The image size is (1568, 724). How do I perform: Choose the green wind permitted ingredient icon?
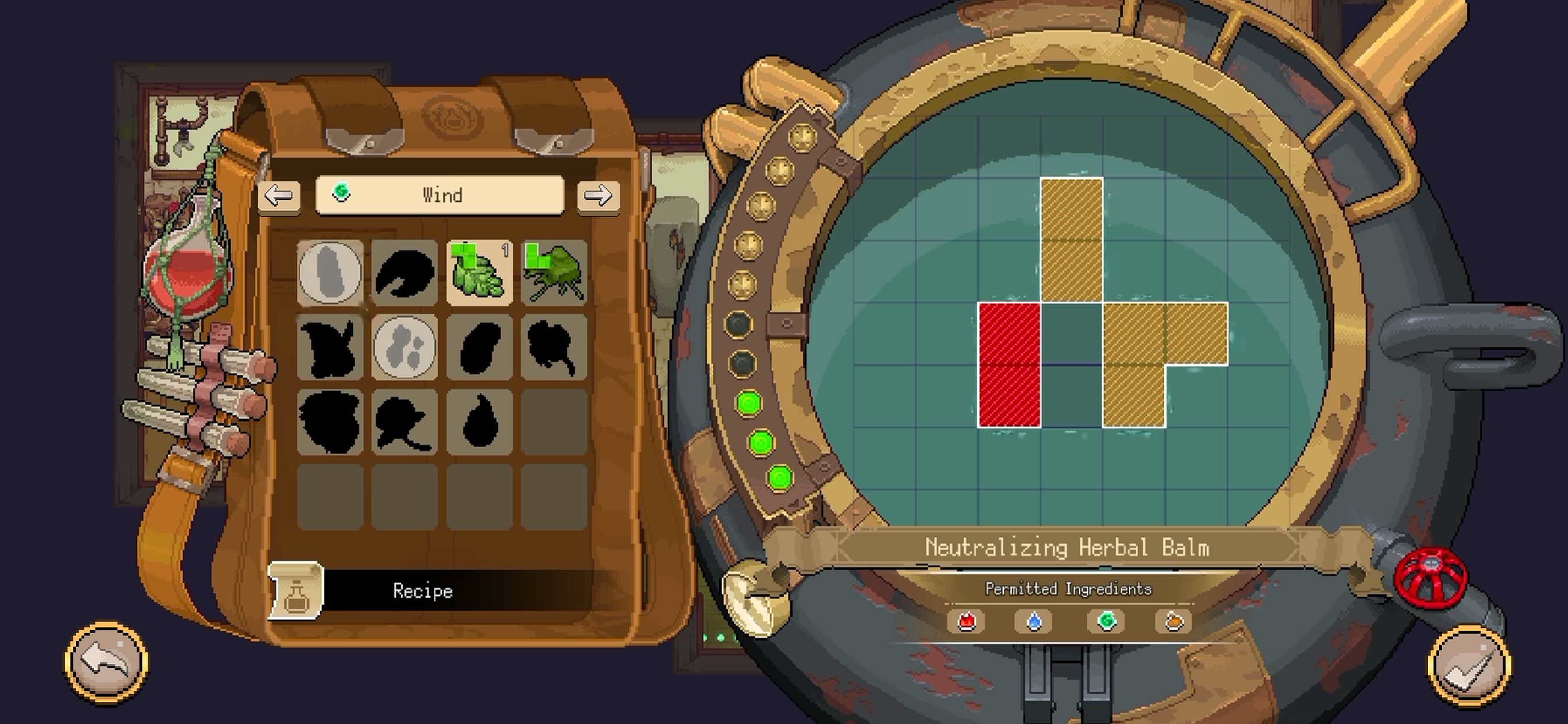pyautogui.click(x=1107, y=621)
